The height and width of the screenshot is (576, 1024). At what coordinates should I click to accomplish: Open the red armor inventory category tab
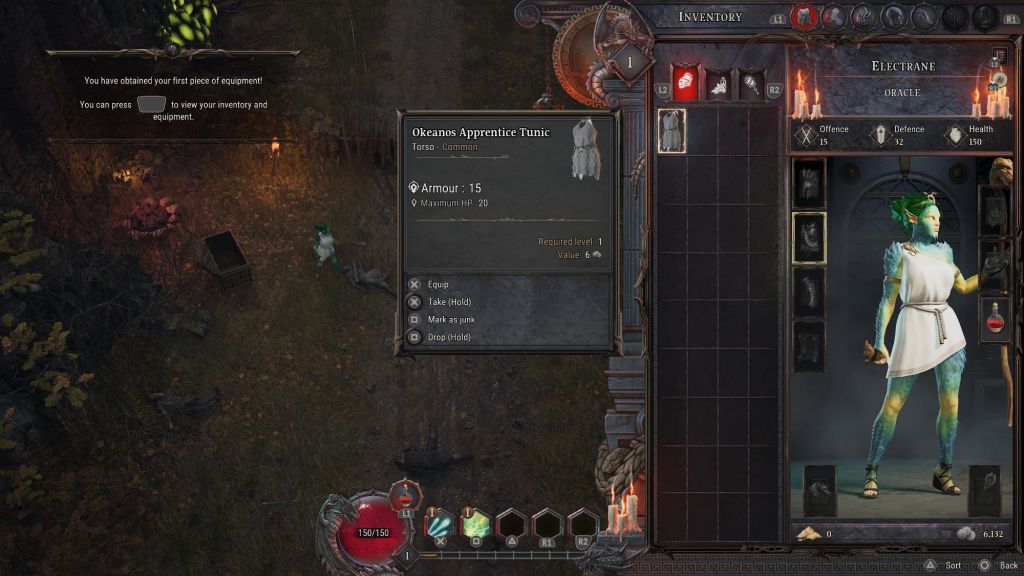coord(684,84)
